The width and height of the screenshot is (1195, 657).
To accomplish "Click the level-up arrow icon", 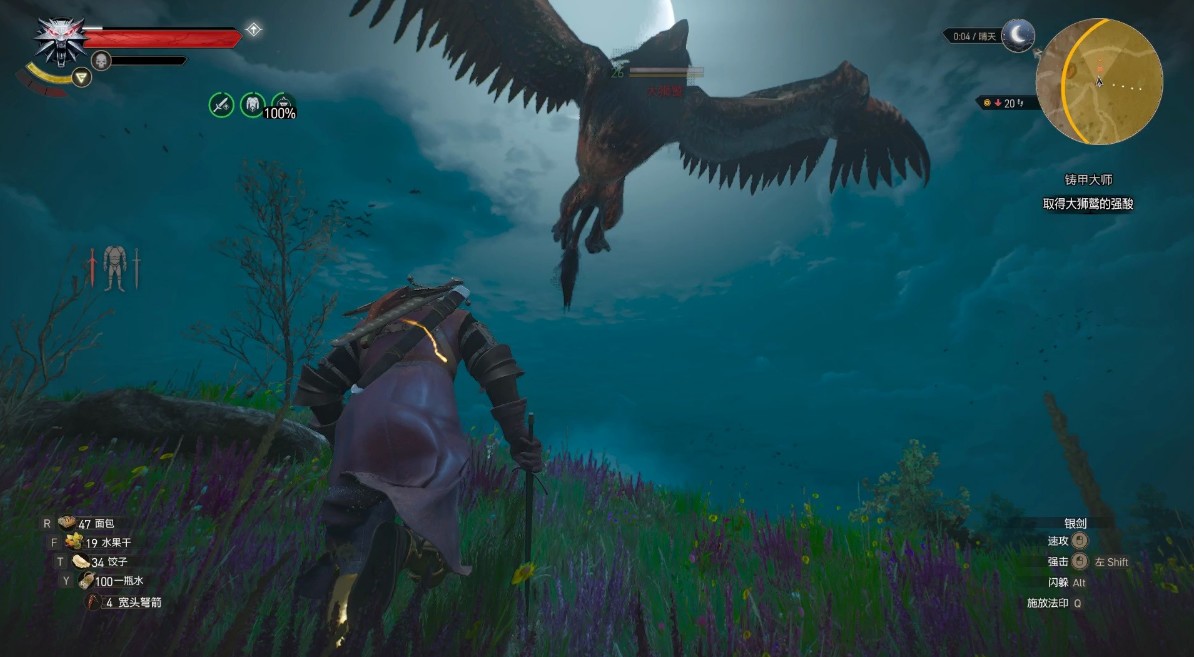I will 254,30.
